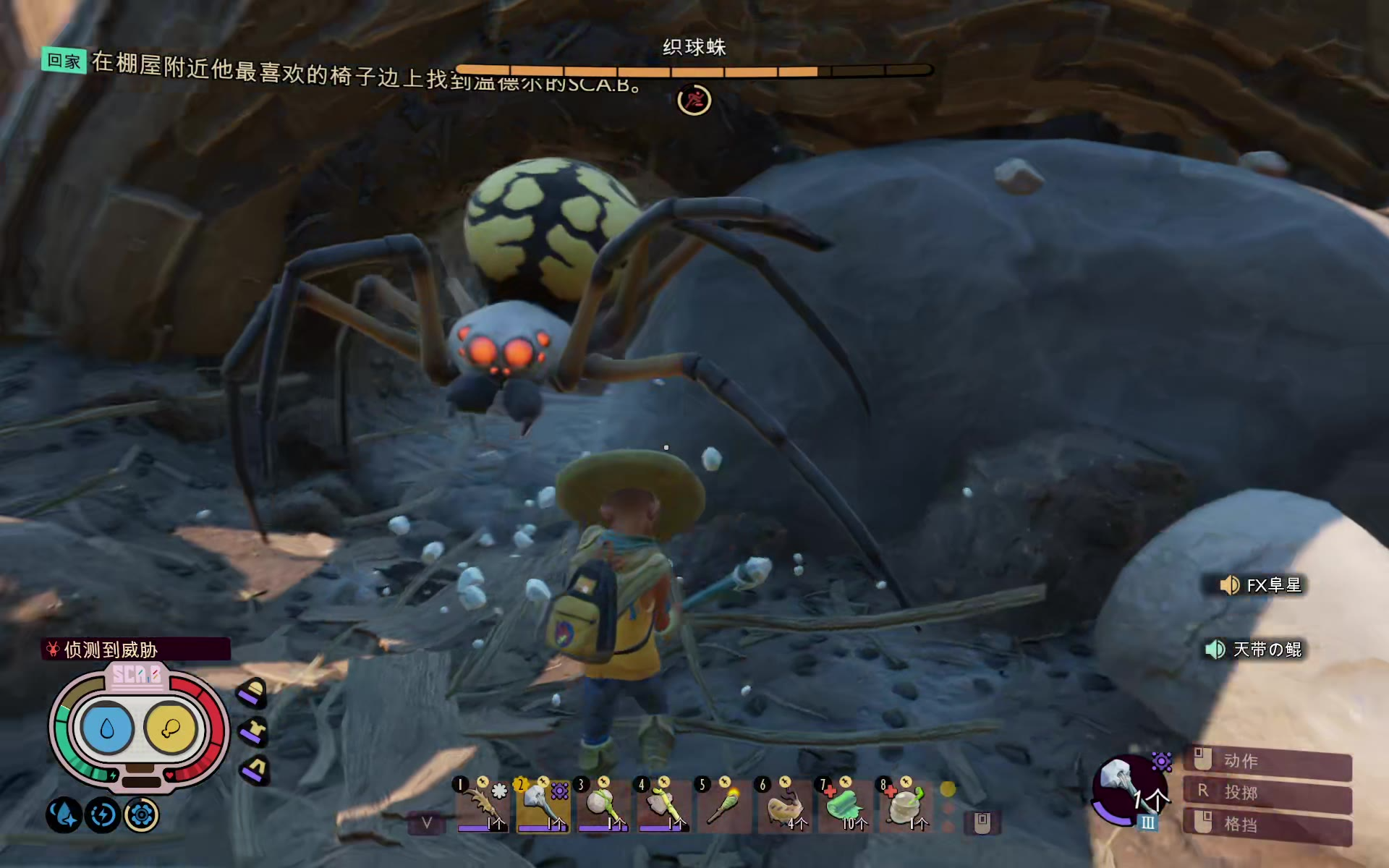Click the 天带の鲲 player voice indicator

pos(1255,649)
